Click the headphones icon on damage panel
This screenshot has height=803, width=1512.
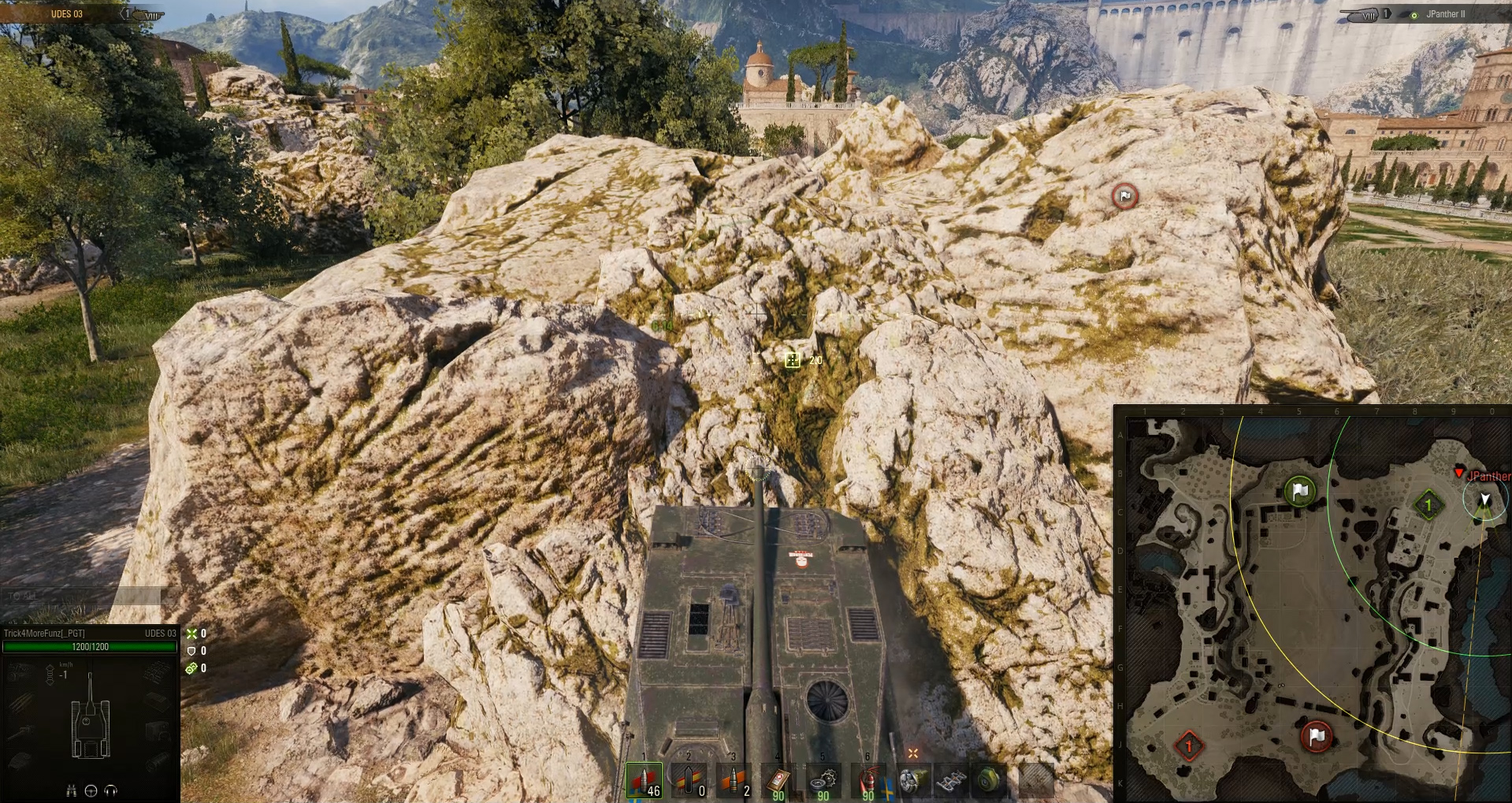point(110,791)
